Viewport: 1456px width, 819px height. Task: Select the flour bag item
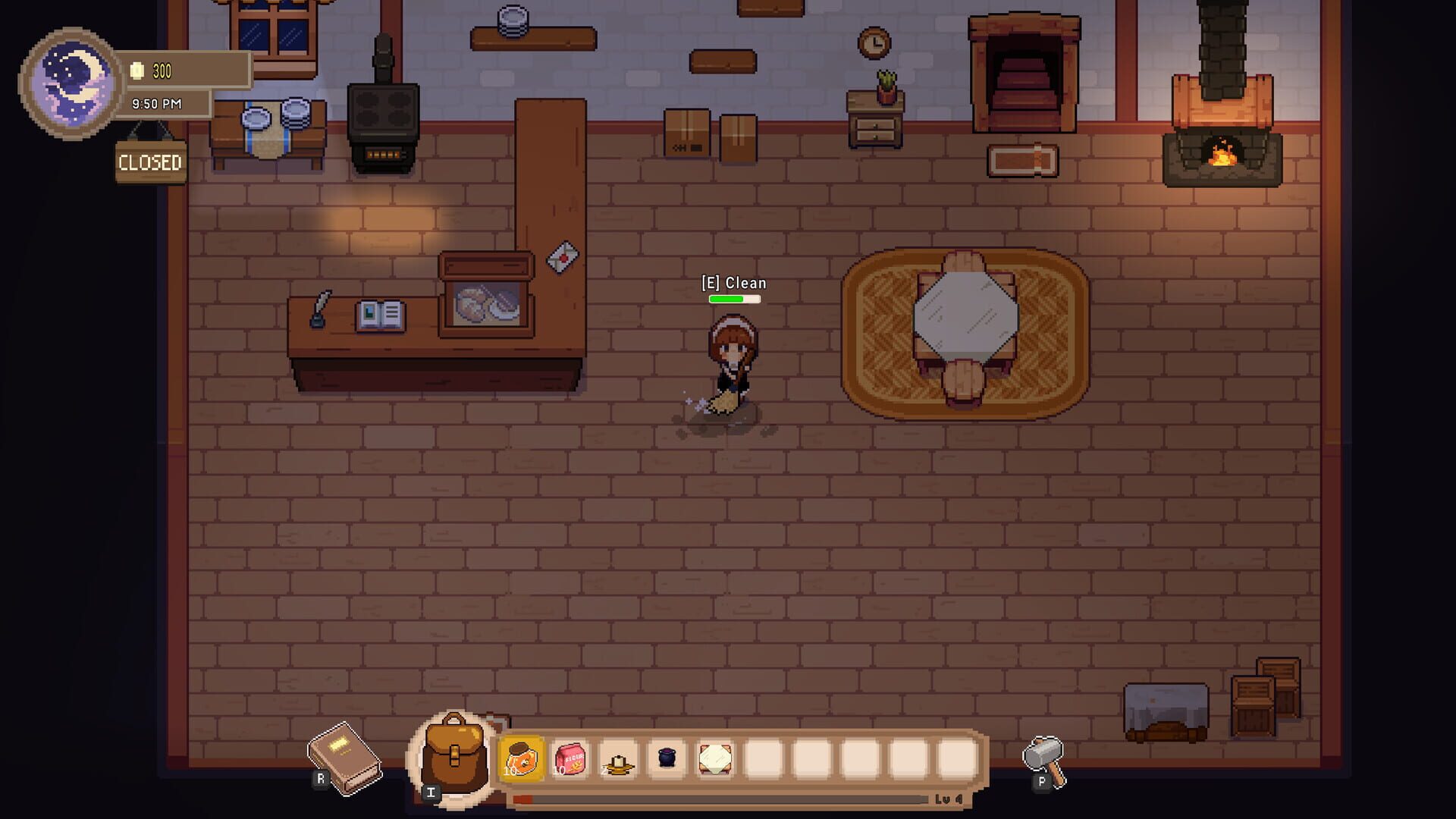(570, 758)
